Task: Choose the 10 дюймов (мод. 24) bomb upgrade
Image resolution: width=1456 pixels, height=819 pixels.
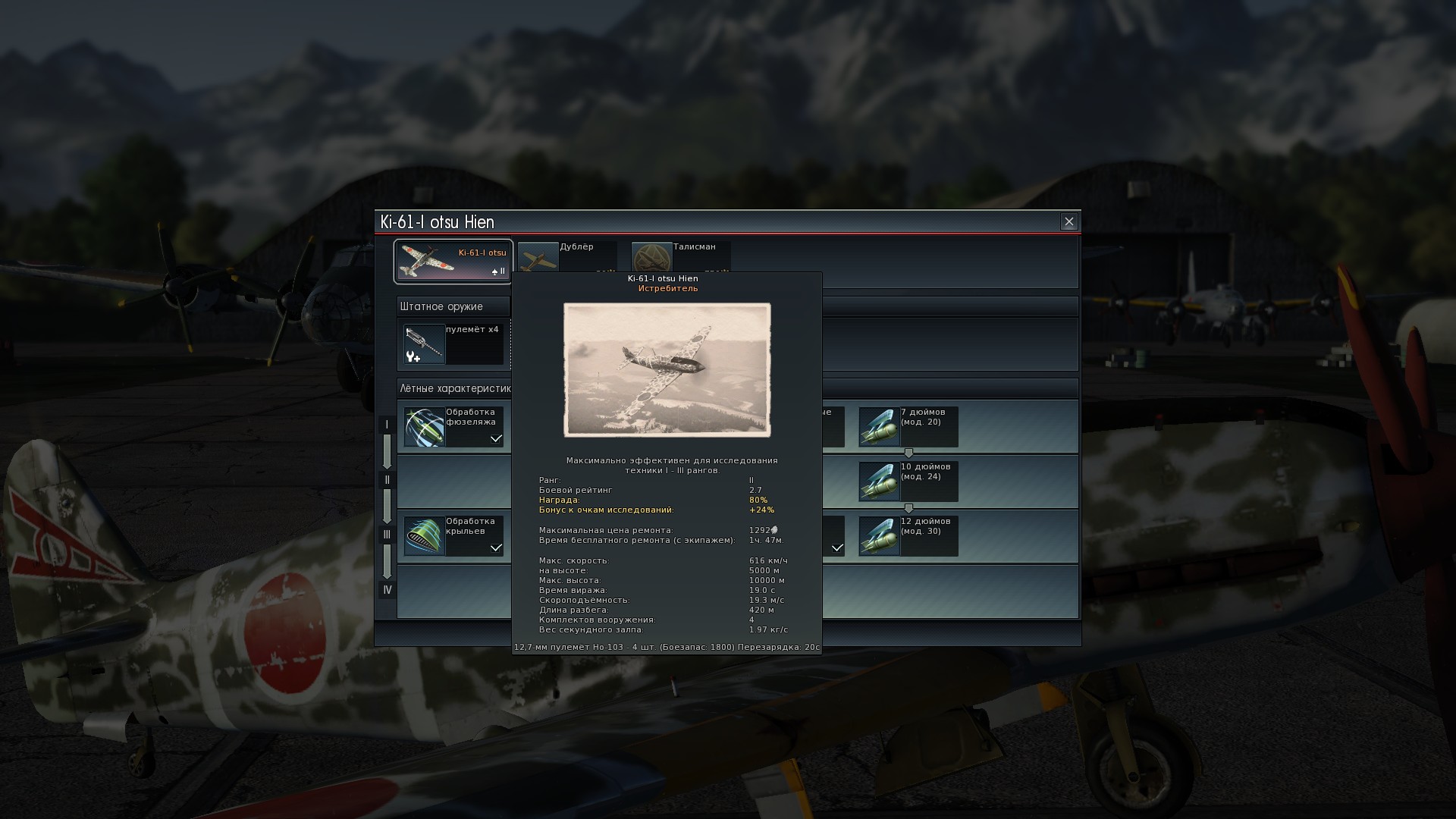Action: (x=908, y=481)
